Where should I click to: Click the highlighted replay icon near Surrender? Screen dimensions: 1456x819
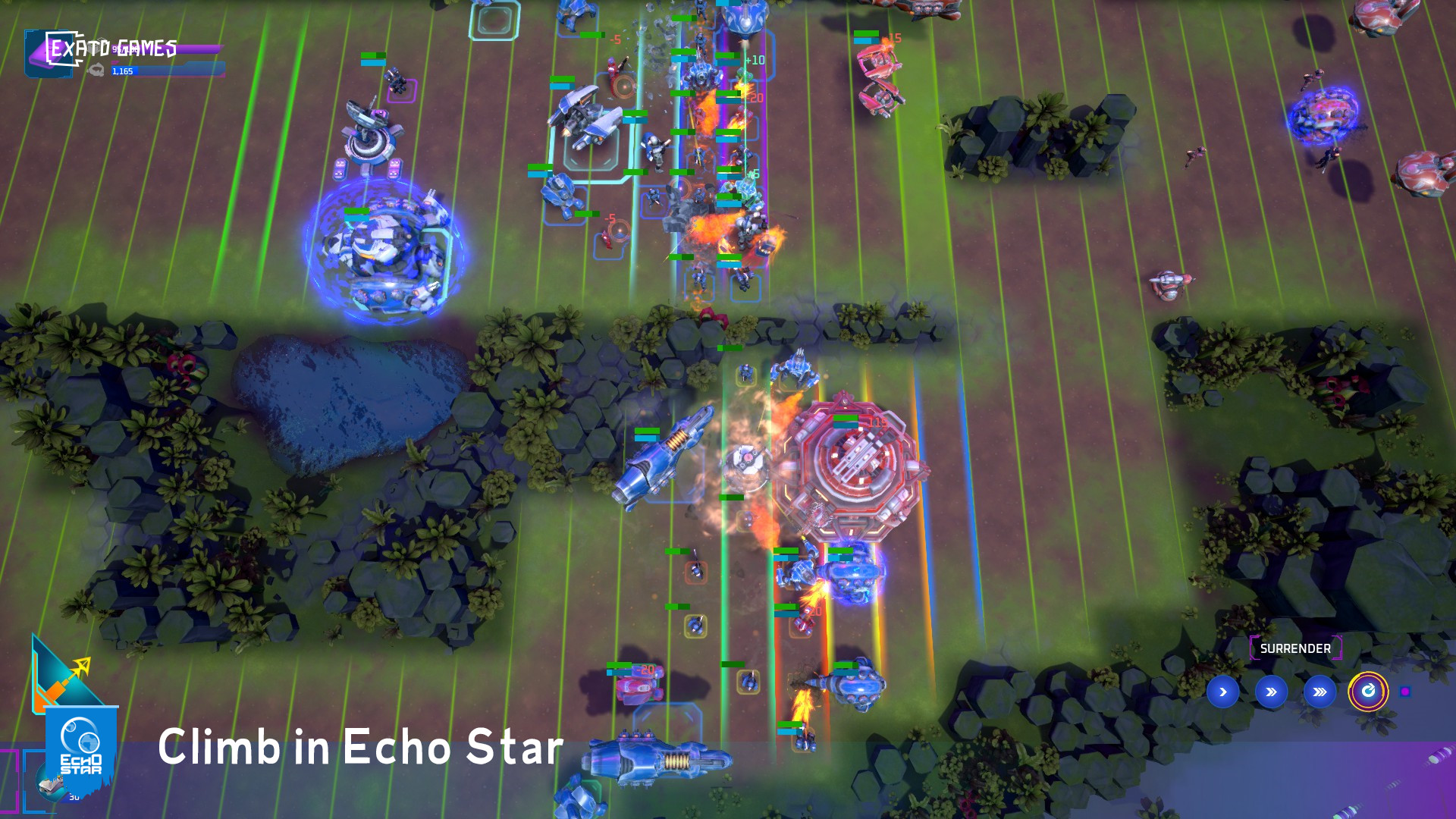[1370, 692]
